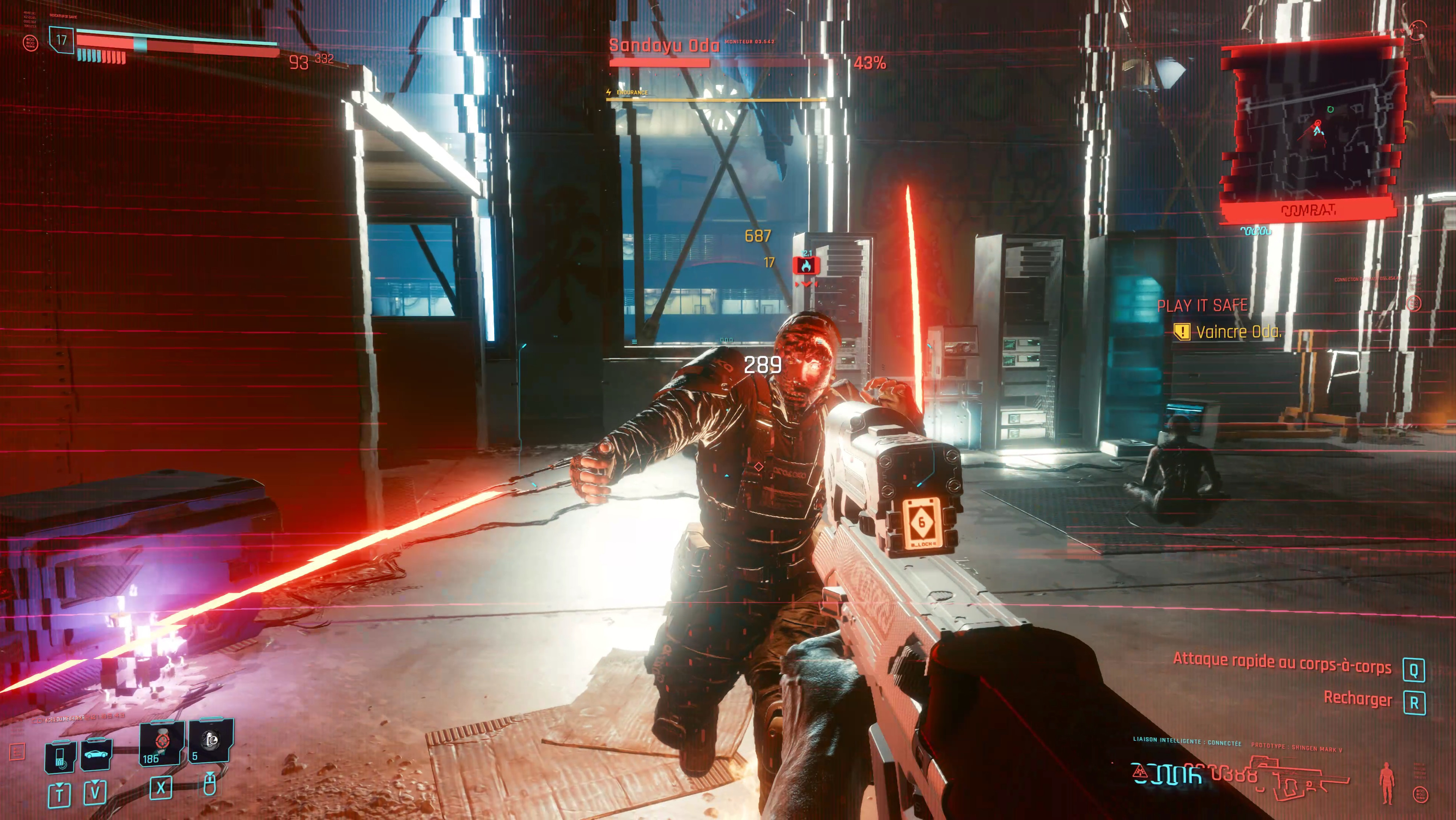Select the red body stance silhouette icon
Image resolution: width=1456 pixels, height=820 pixels.
[x=1387, y=782]
